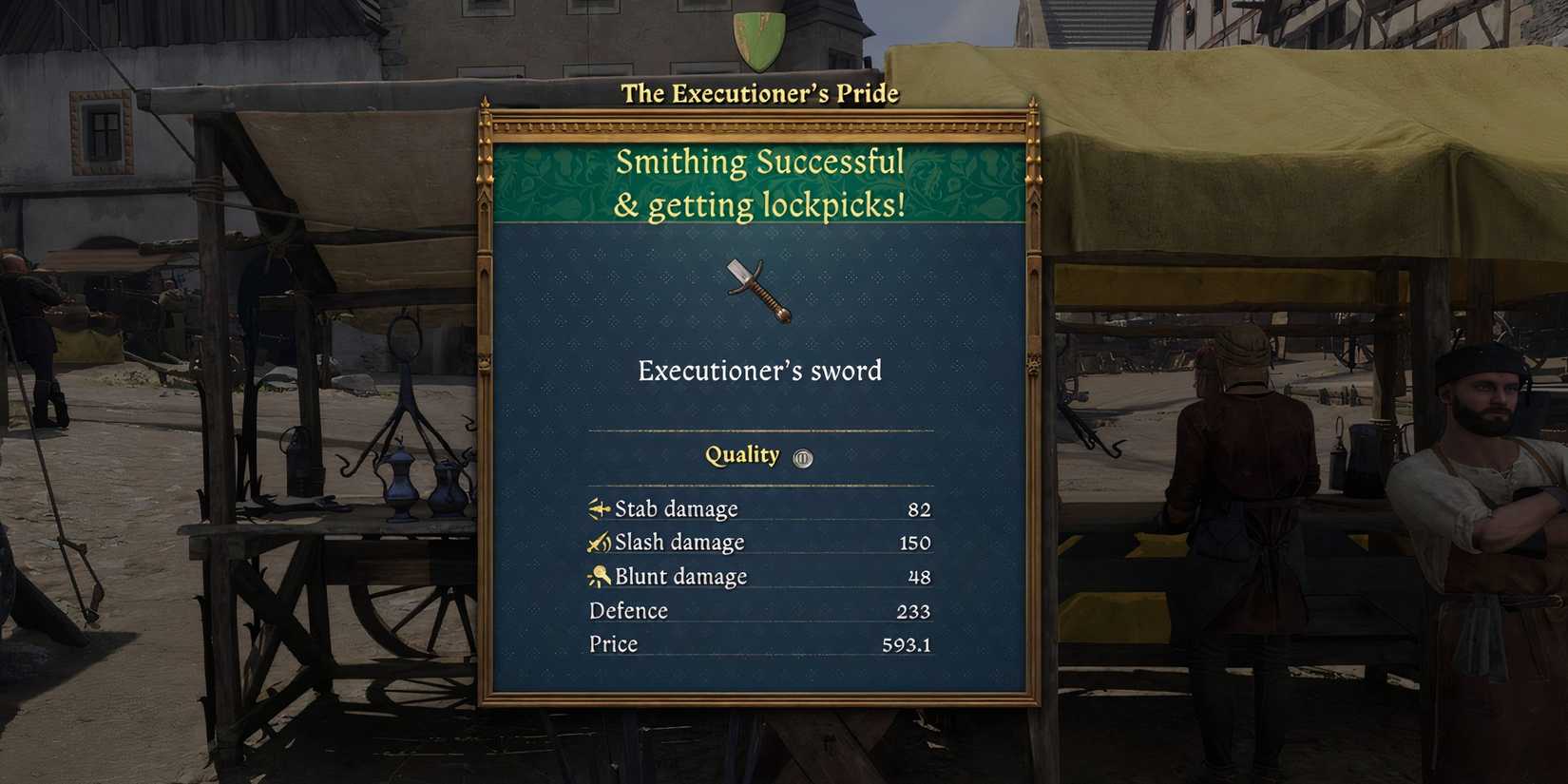Screen dimensions: 1568x784
Task: Click the crossed stab damage icon
Action: 598,508
